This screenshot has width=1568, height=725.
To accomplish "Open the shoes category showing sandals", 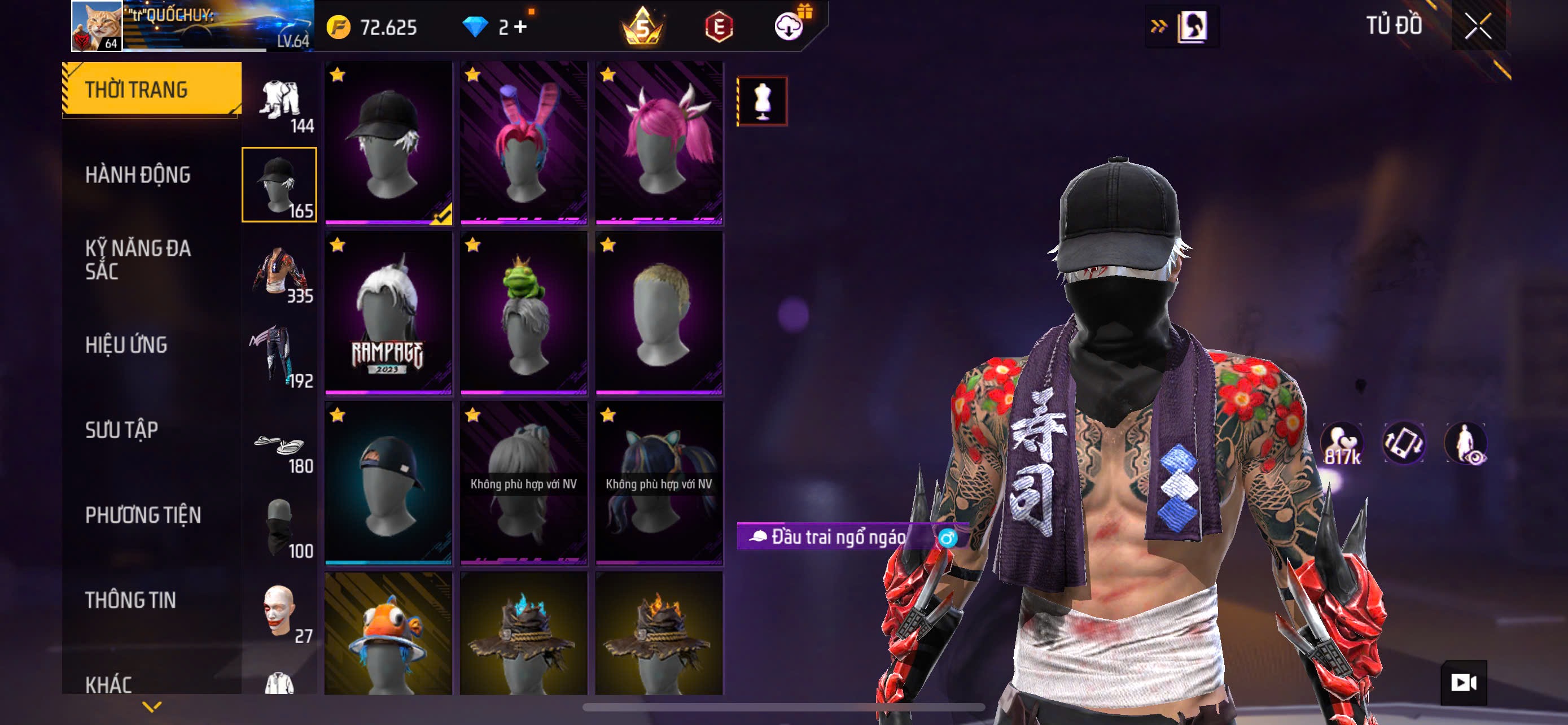I will 280,449.
